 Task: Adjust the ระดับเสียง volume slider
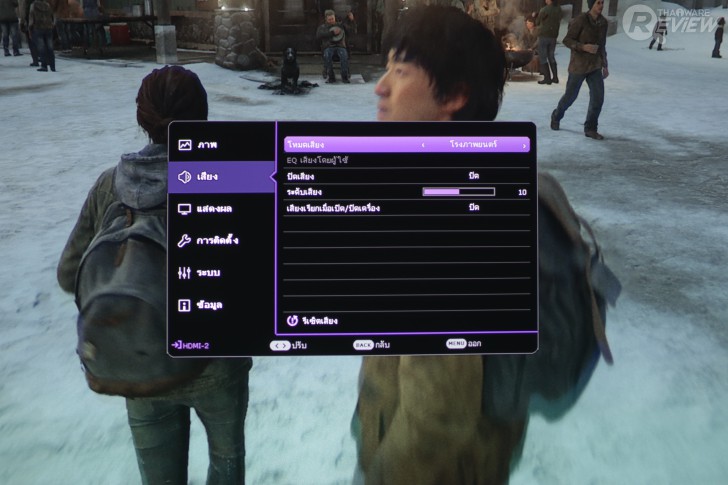click(459, 192)
